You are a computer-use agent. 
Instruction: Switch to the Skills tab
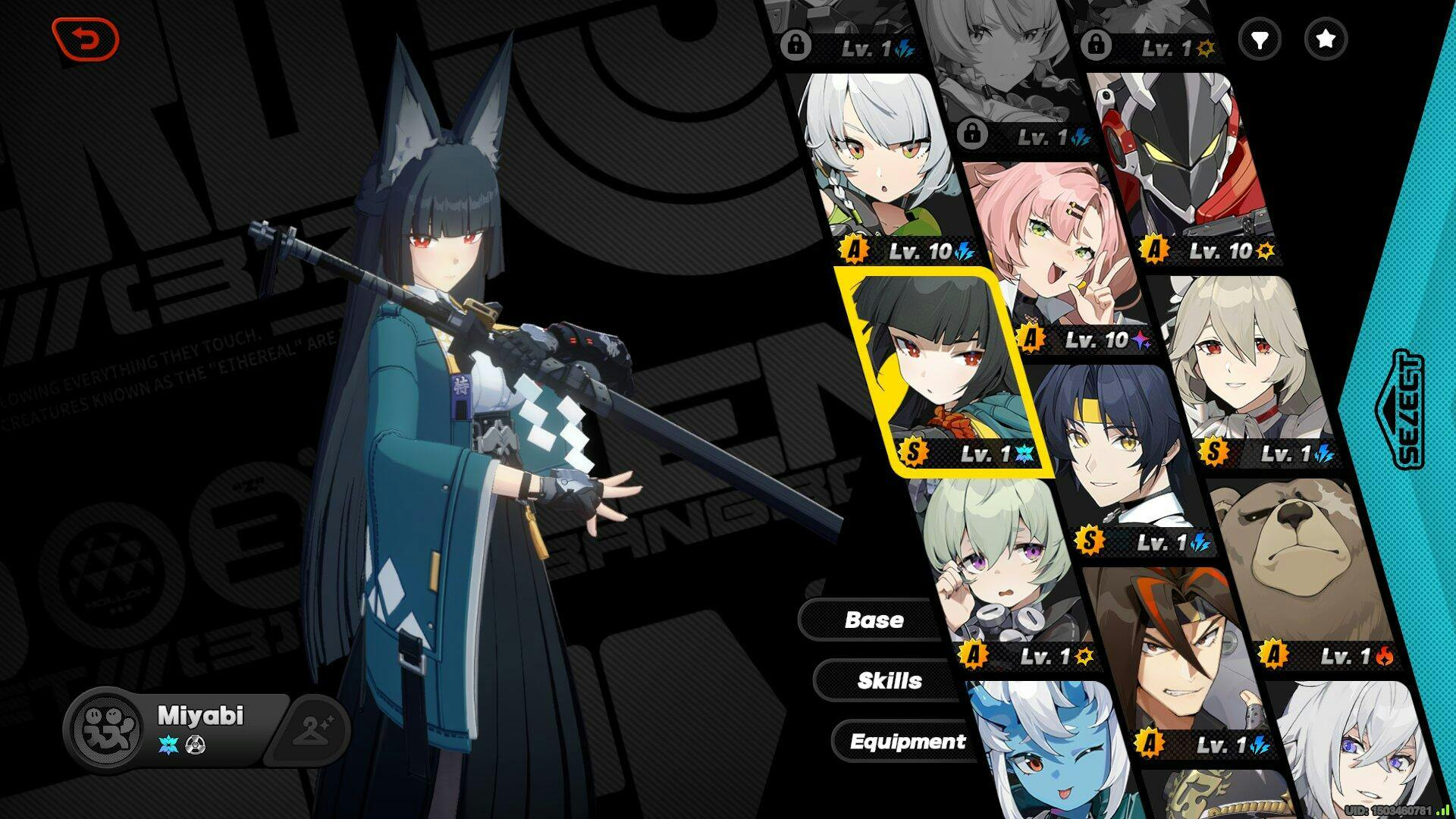point(889,680)
